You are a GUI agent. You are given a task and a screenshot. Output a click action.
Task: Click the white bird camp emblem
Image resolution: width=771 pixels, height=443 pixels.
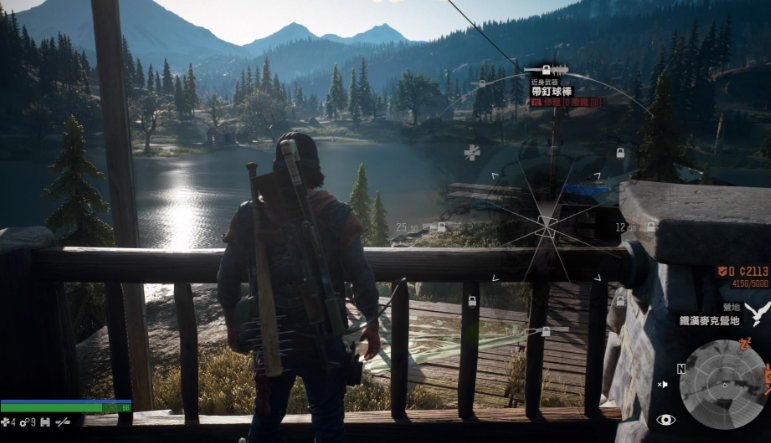(757, 314)
